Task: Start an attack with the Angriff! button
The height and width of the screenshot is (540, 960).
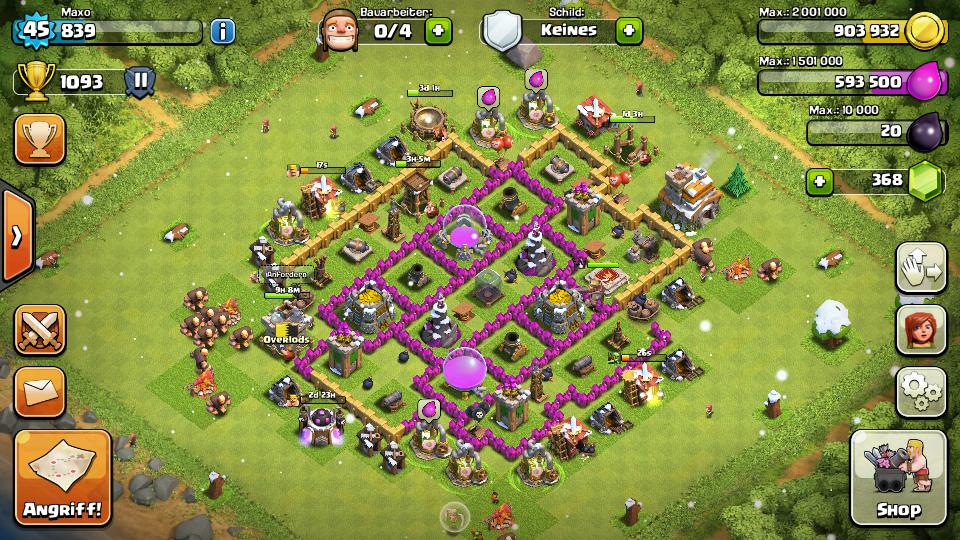Action: (x=62, y=478)
